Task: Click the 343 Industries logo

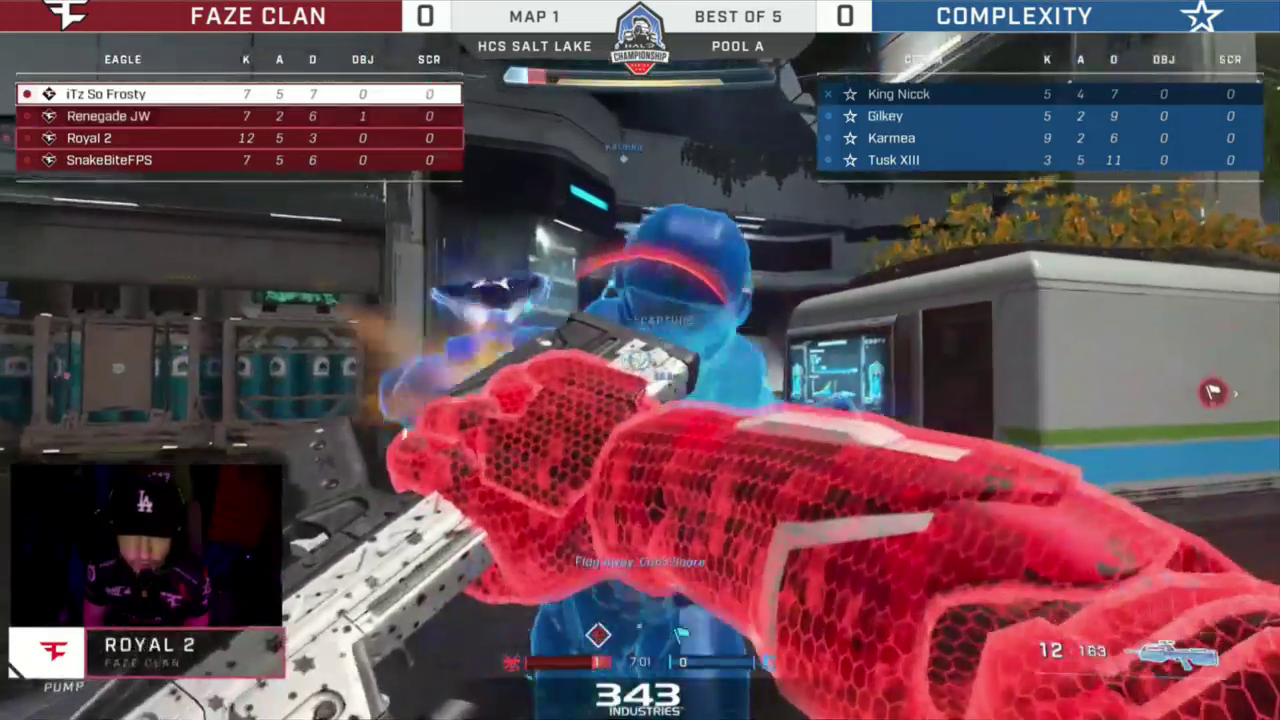Action: pyautogui.click(x=639, y=697)
